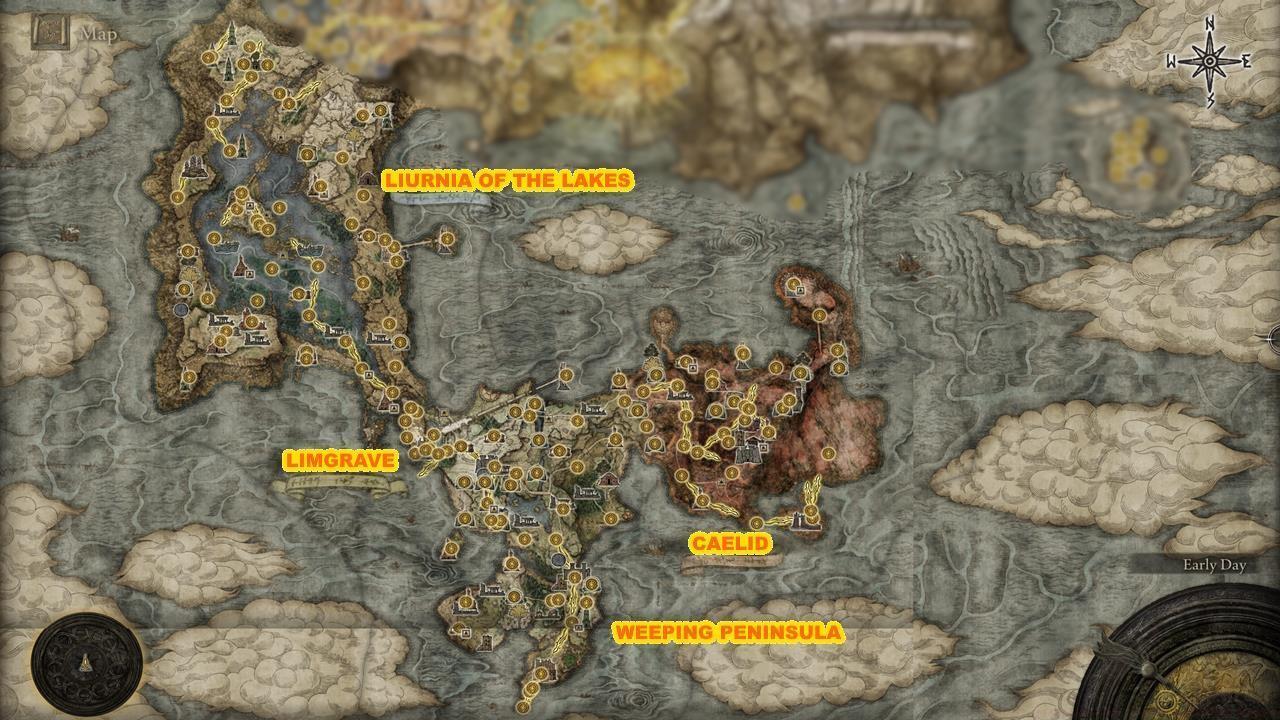
Task: Select the CAELID region label
Action: point(733,543)
